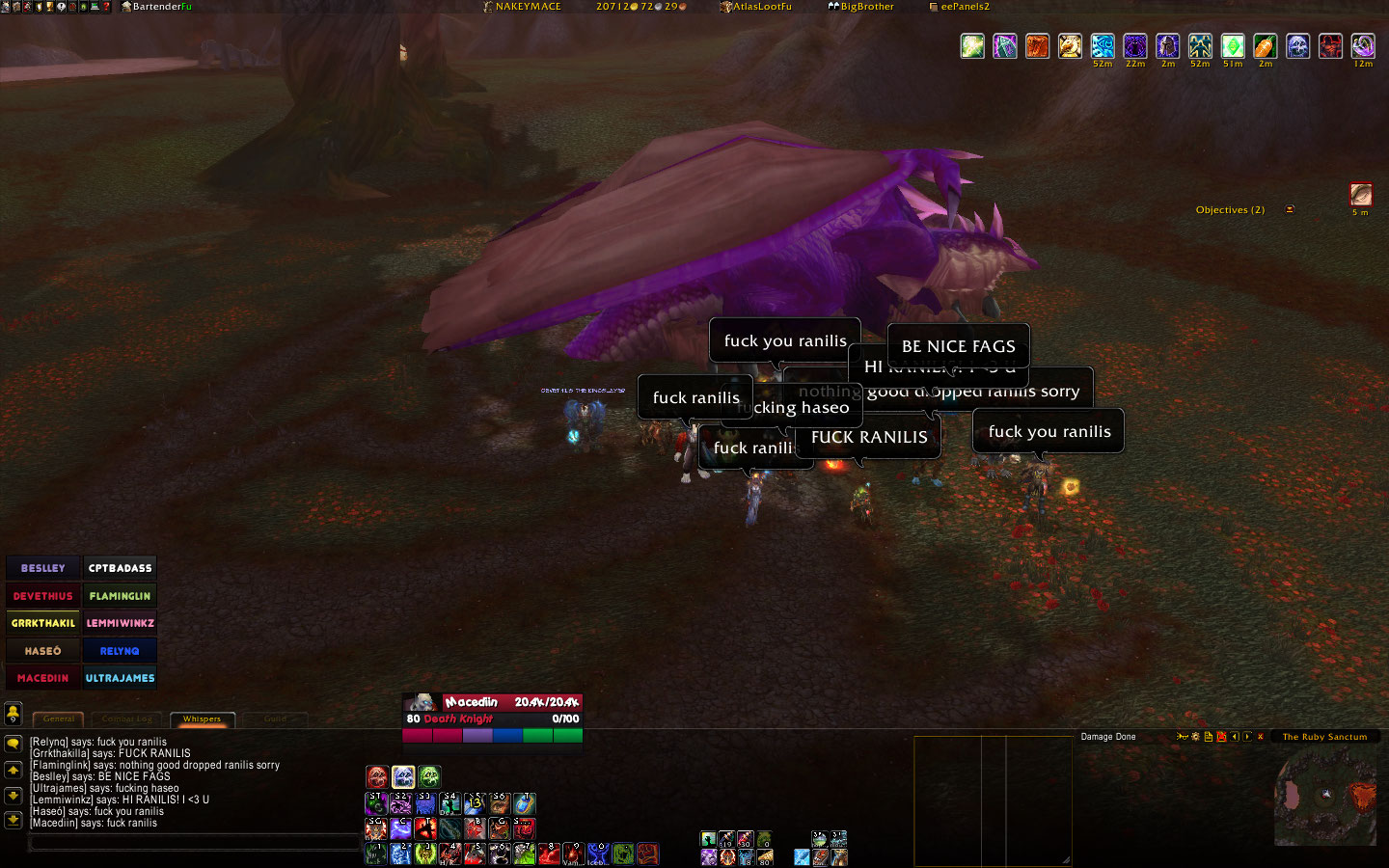Open the minimap of The Ruby Sanctum
The width and height of the screenshot is (1389, 868).
click(1325, 797)
